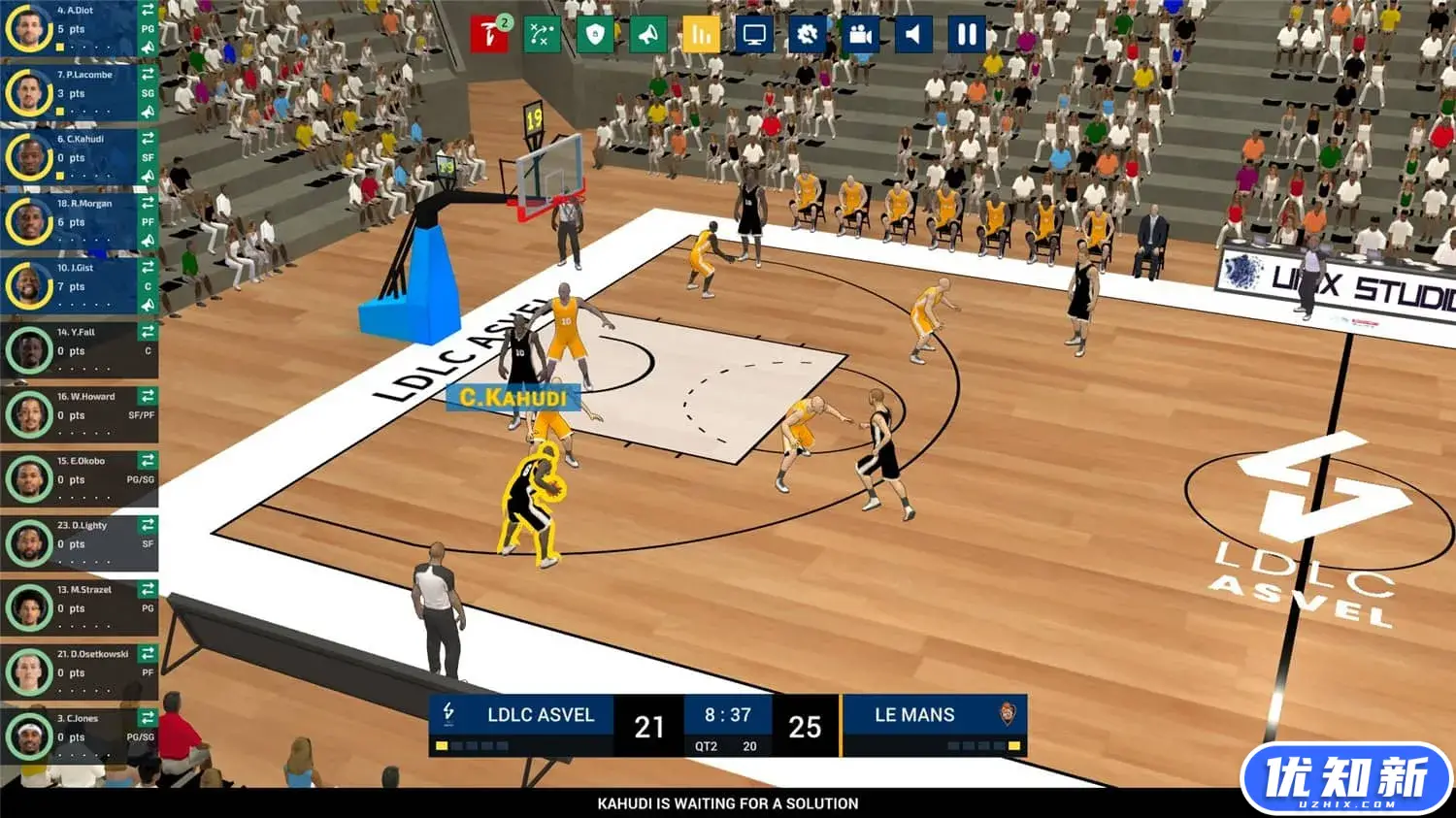Image resolution: width=1456 pixels, height=818 pixels.
Task: Substitute out P.Lacombe with swap arrows
Action: click(x=148, y=74)
